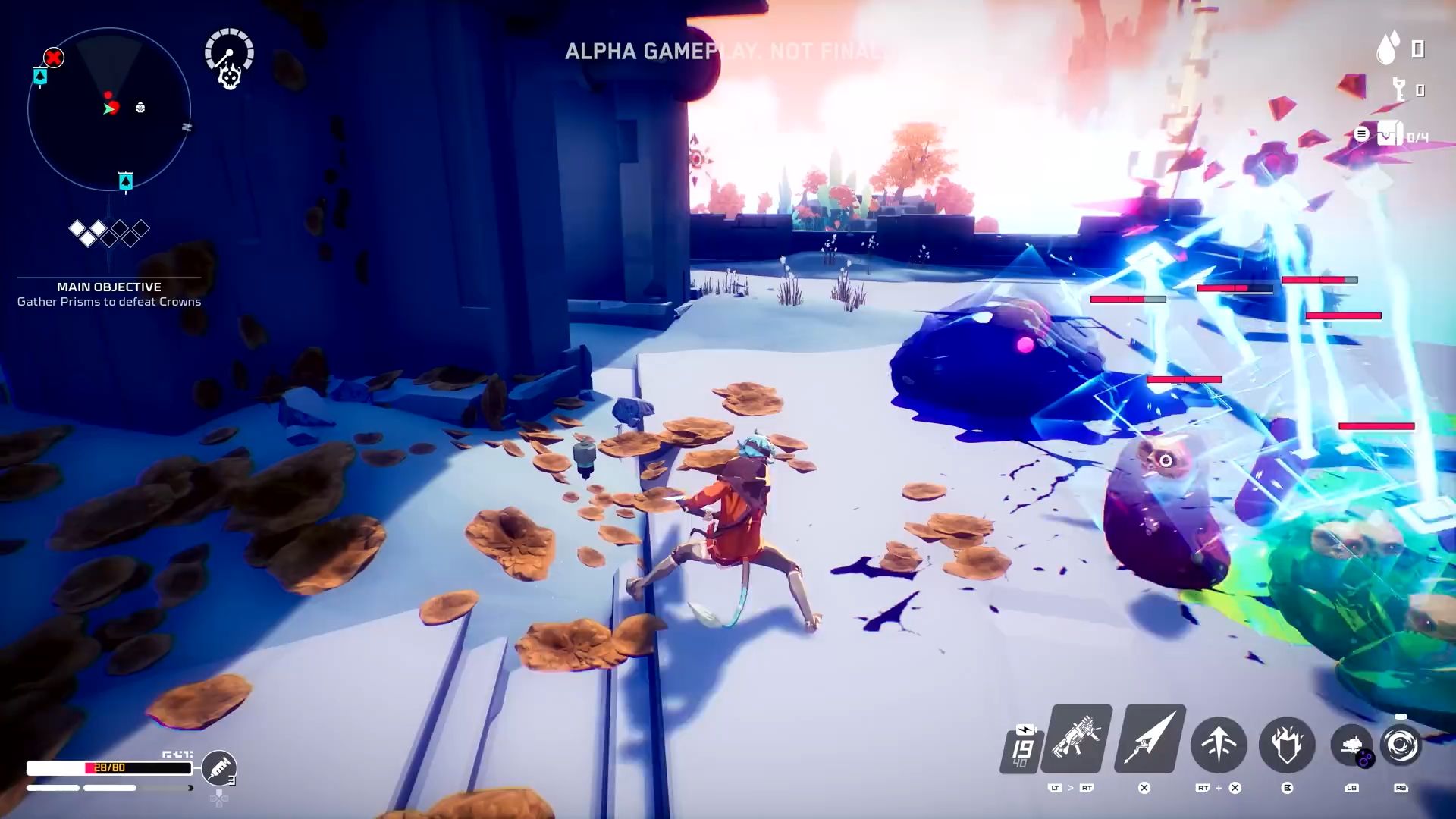The image size is (1456, 819).
Task: Click the water droplets currency icon
Action: [1388, 49]
